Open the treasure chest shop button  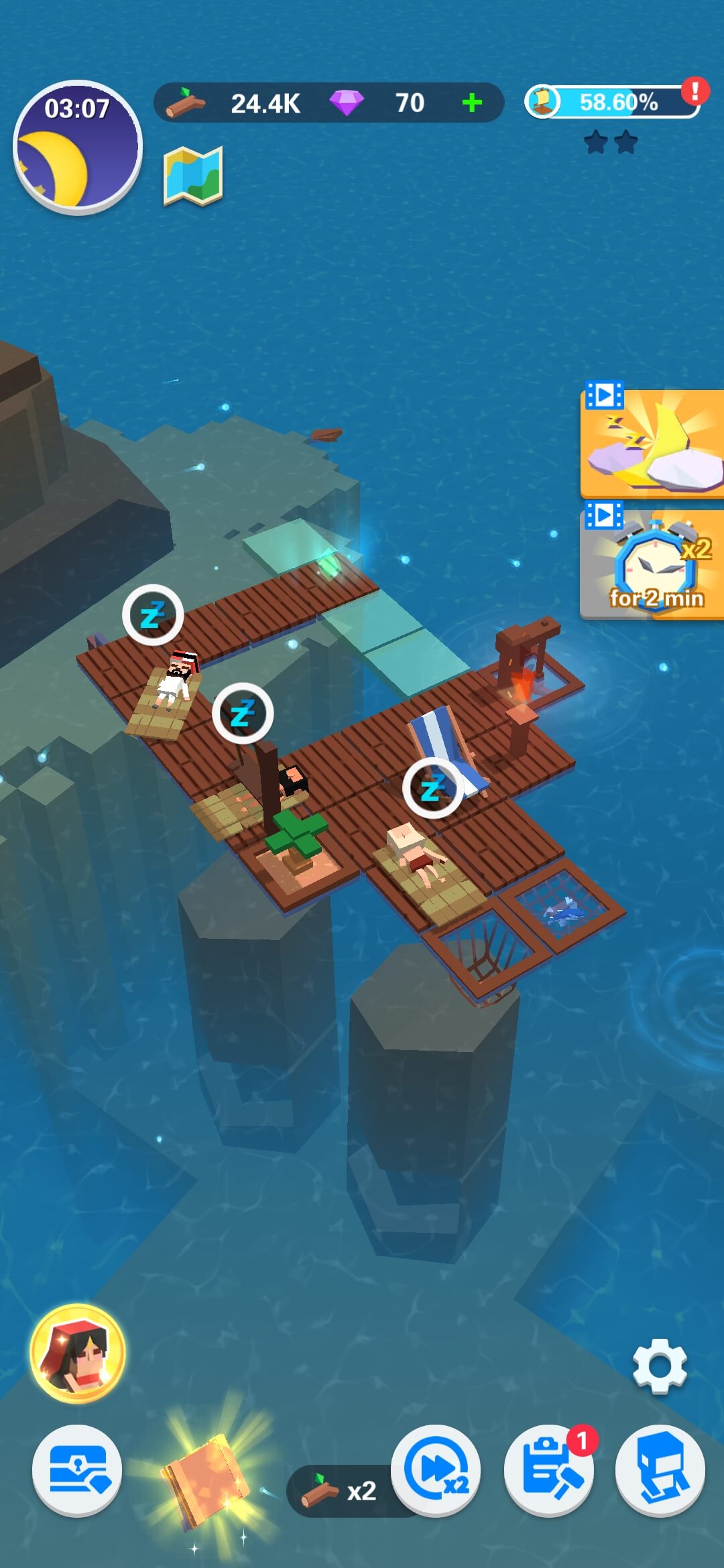(x=77, y=1470)
